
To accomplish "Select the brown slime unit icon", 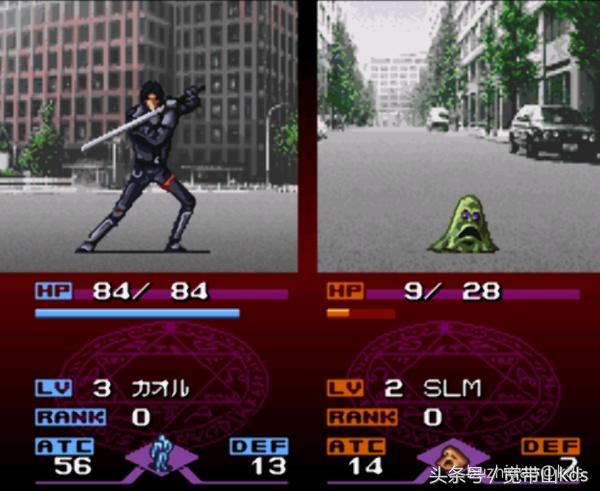I will [453, 456].
